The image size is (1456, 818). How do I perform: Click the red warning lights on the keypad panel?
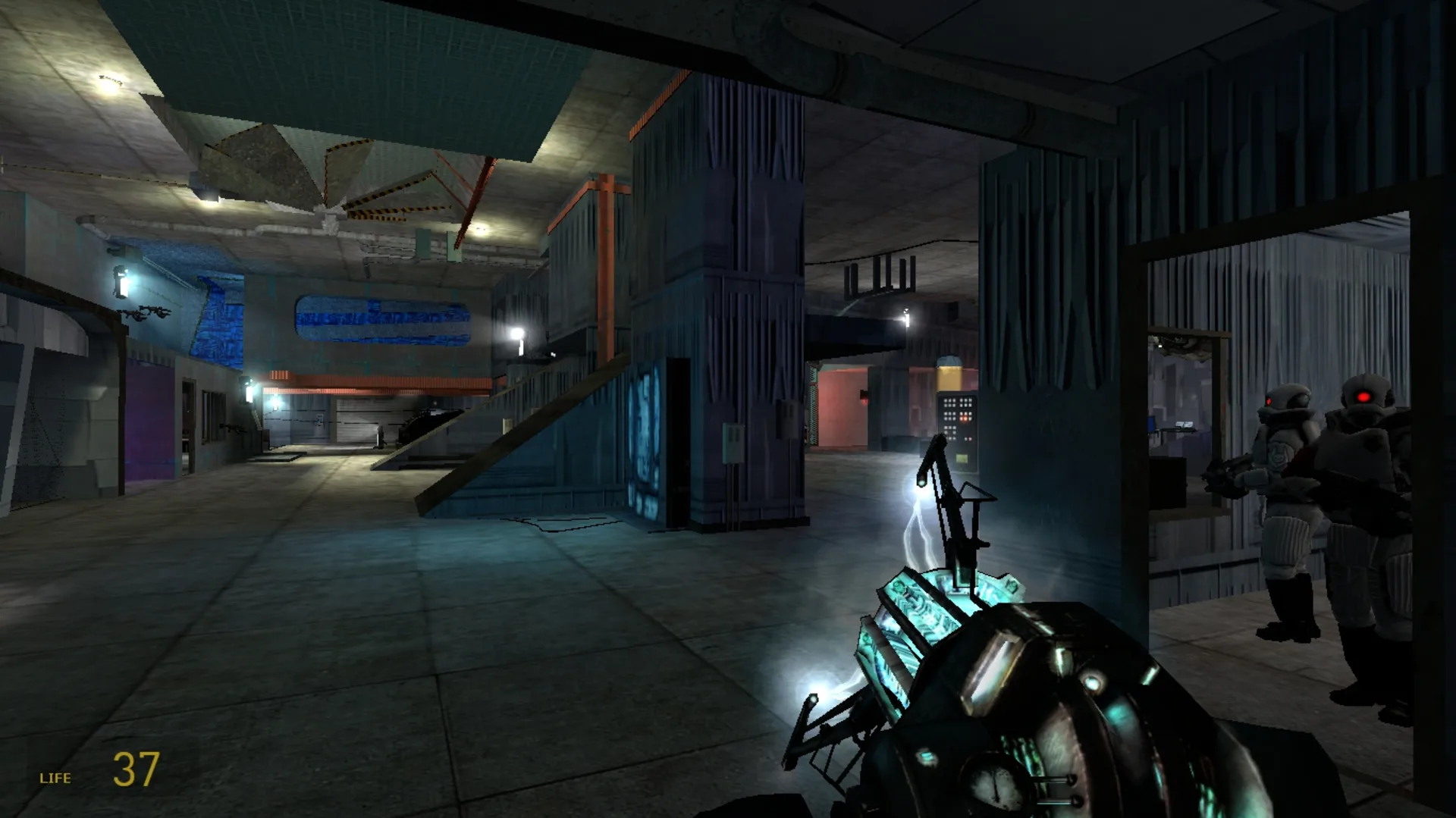pos(965,417)
